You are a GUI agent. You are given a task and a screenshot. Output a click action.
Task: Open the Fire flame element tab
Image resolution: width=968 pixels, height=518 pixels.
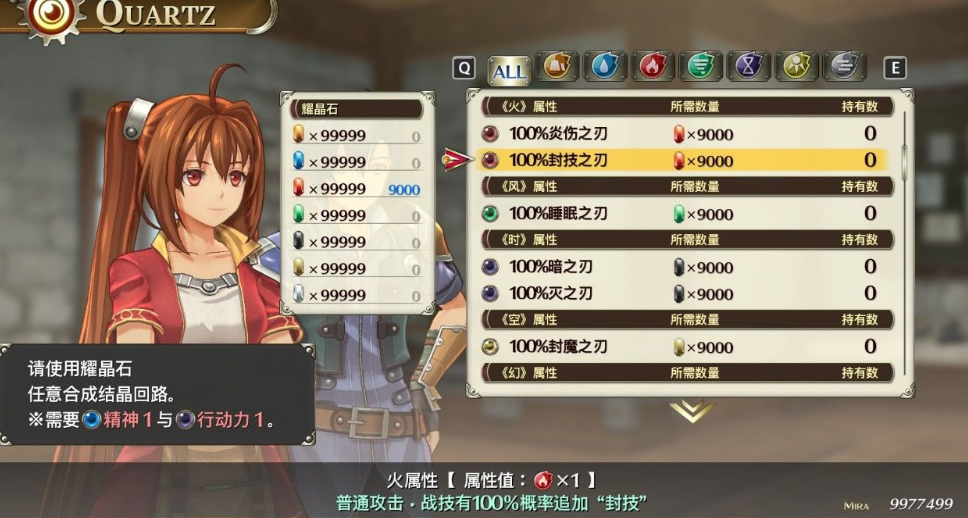[x=653, y=67]
